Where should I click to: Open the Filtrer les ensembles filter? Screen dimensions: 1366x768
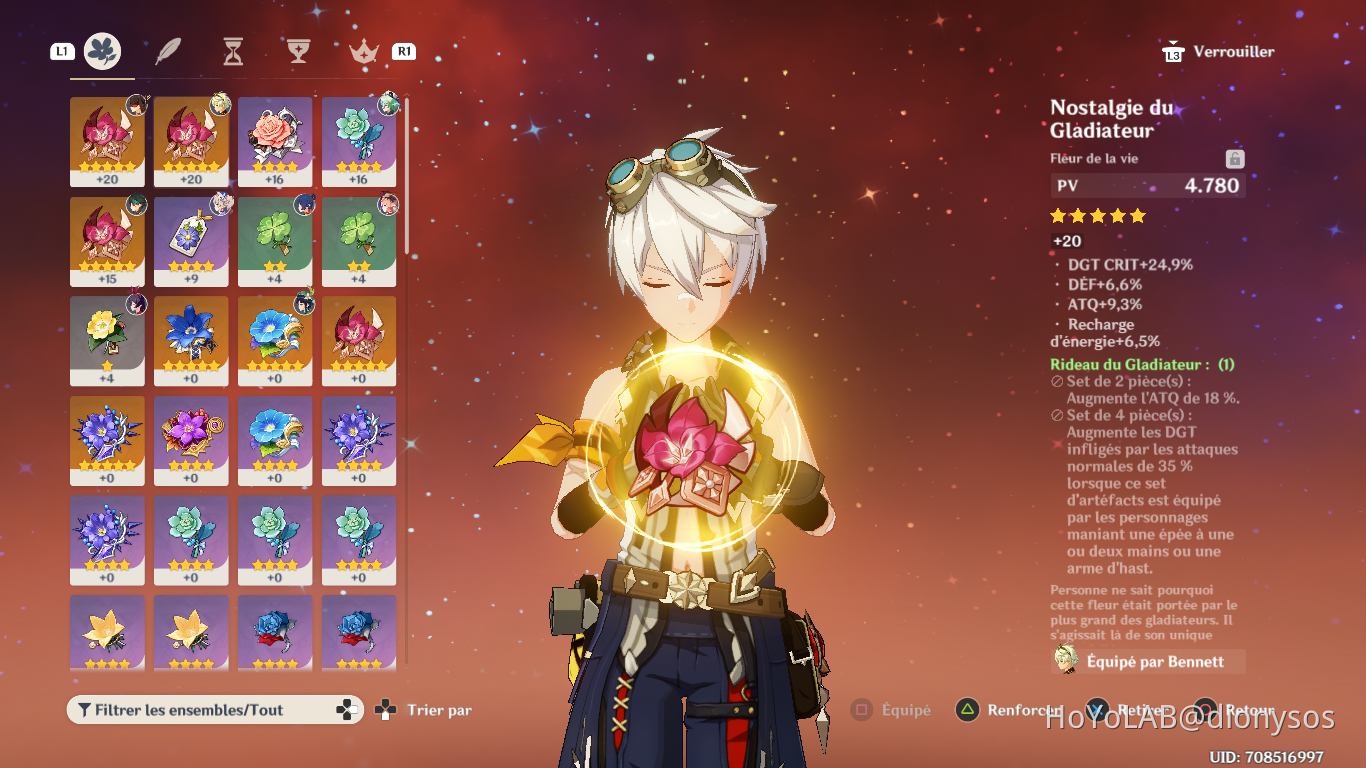point(215,710)
